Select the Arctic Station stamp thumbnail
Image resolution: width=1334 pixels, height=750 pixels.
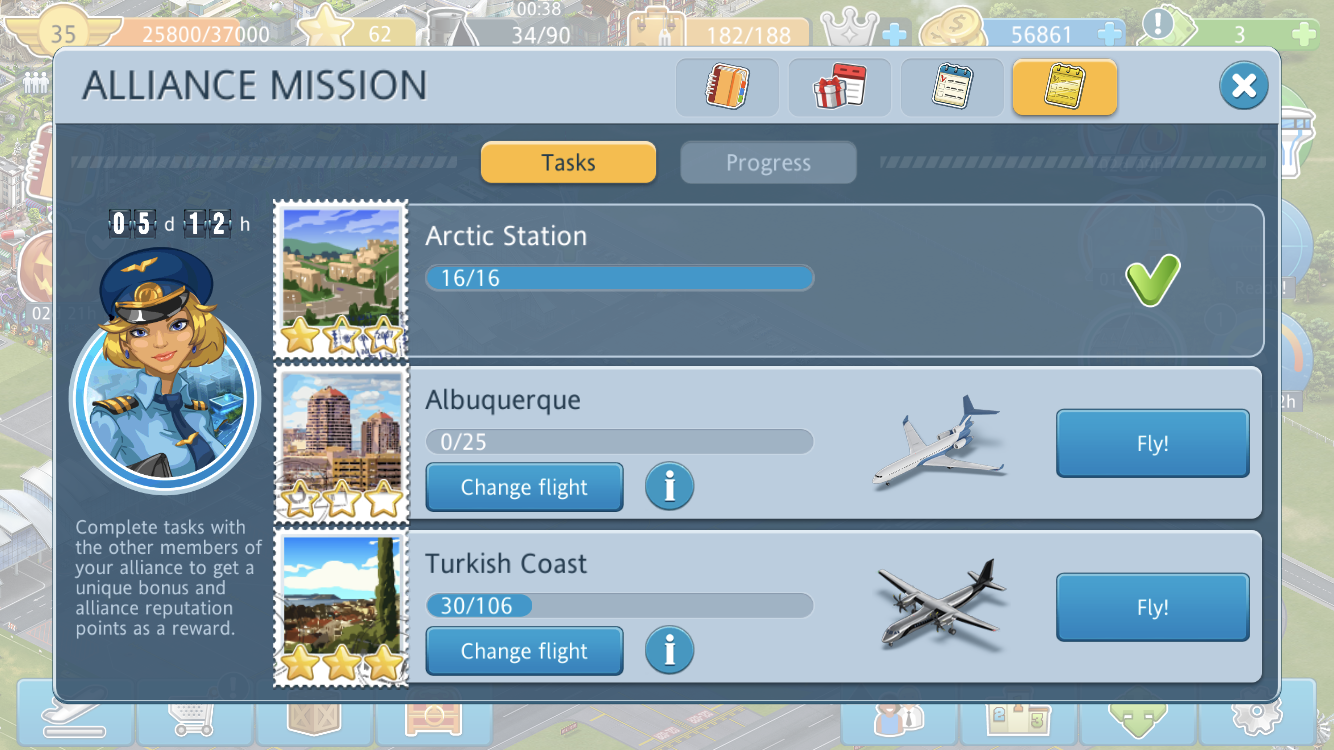coord(341,279)
